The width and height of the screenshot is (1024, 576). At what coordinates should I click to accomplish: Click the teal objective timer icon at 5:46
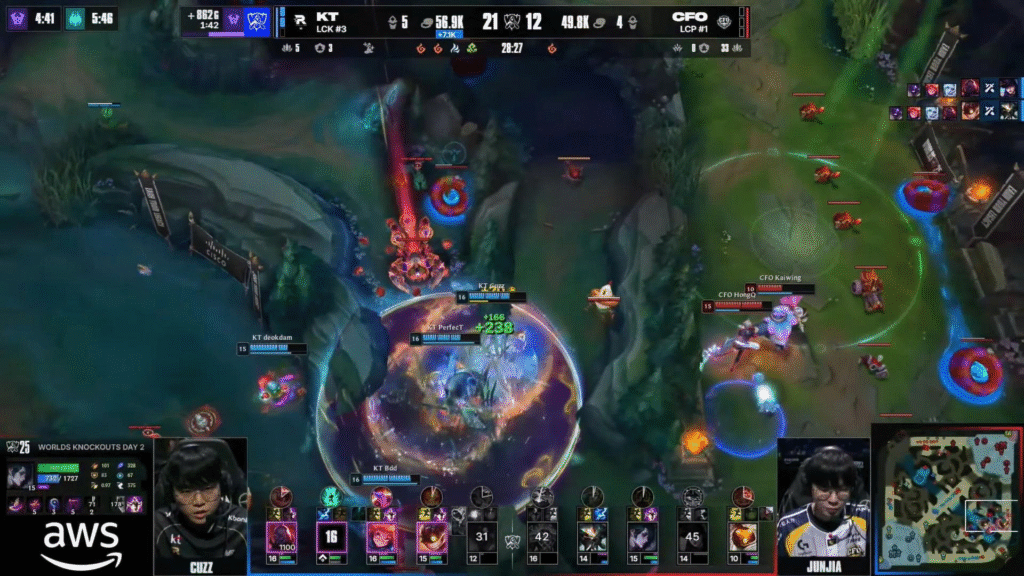76,18
